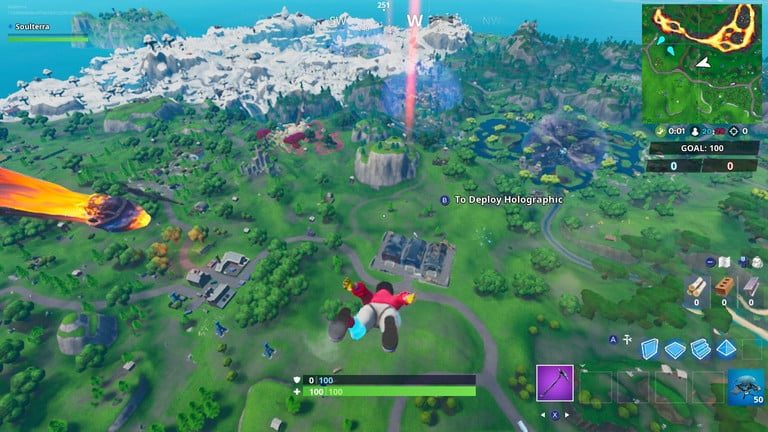Select the wood material icon

(x=697, y=287)
